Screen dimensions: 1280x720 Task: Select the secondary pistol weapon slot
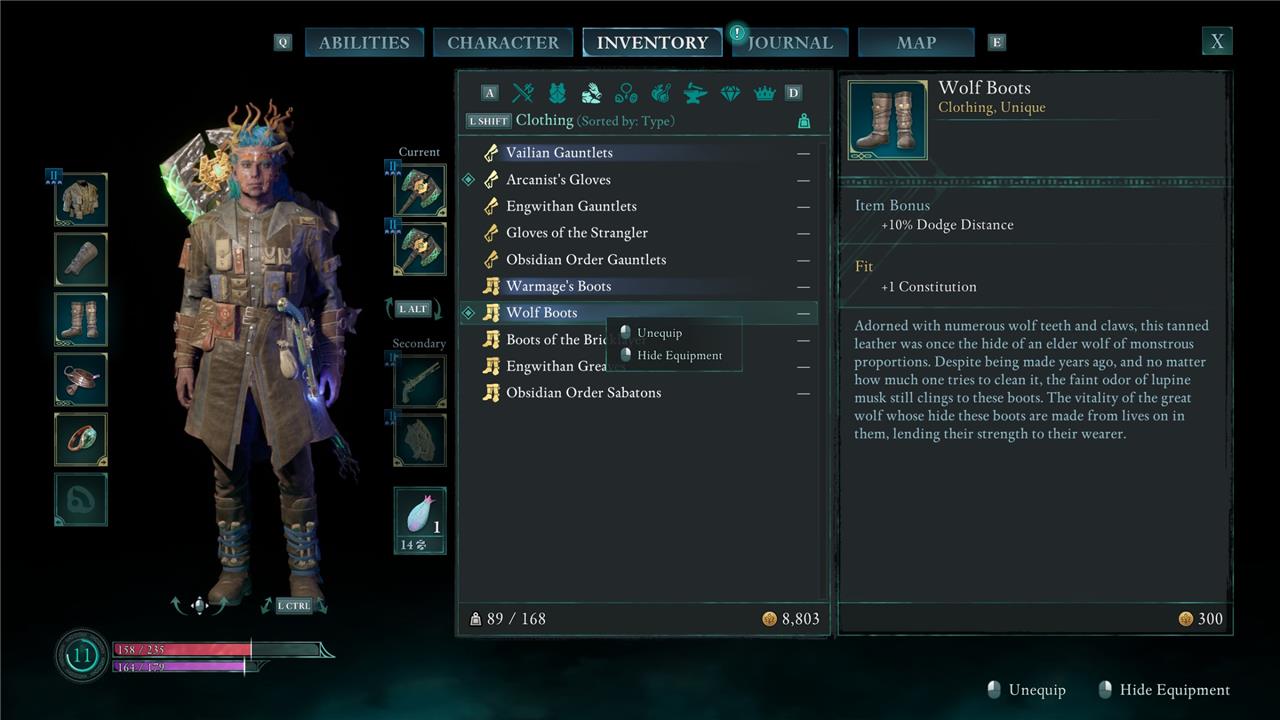coord(420,381)
